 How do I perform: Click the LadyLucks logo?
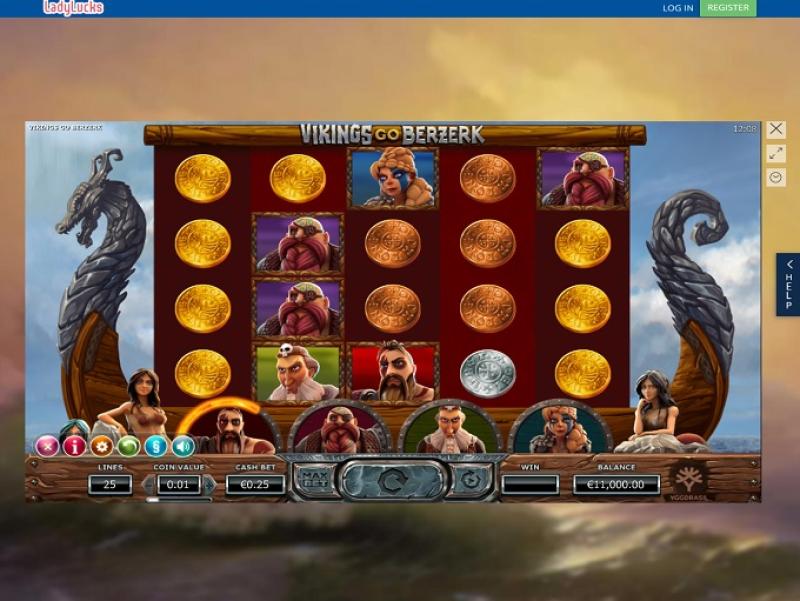(73, 8)
